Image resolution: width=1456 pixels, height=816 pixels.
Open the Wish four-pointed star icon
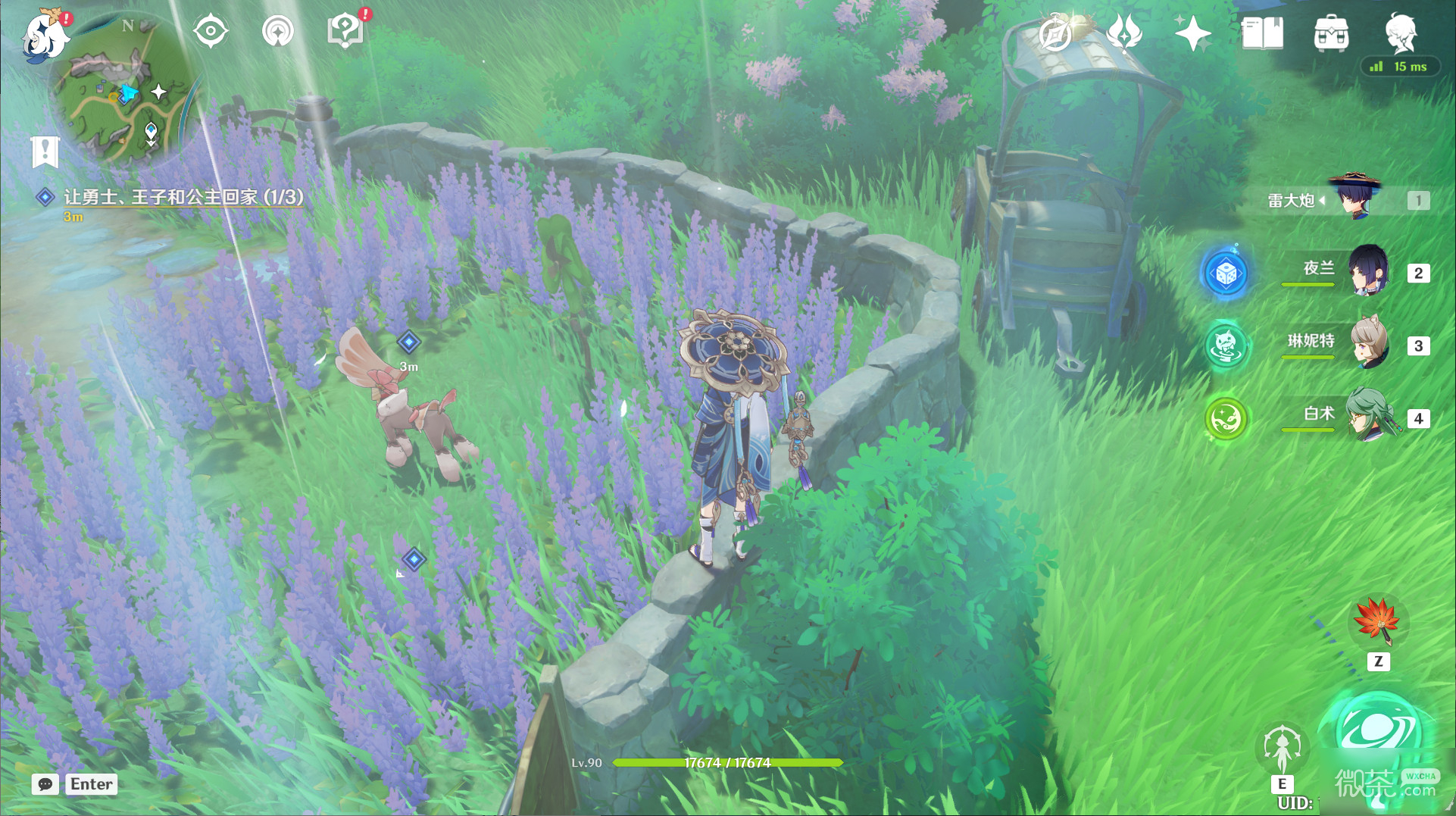(1192, 33)
